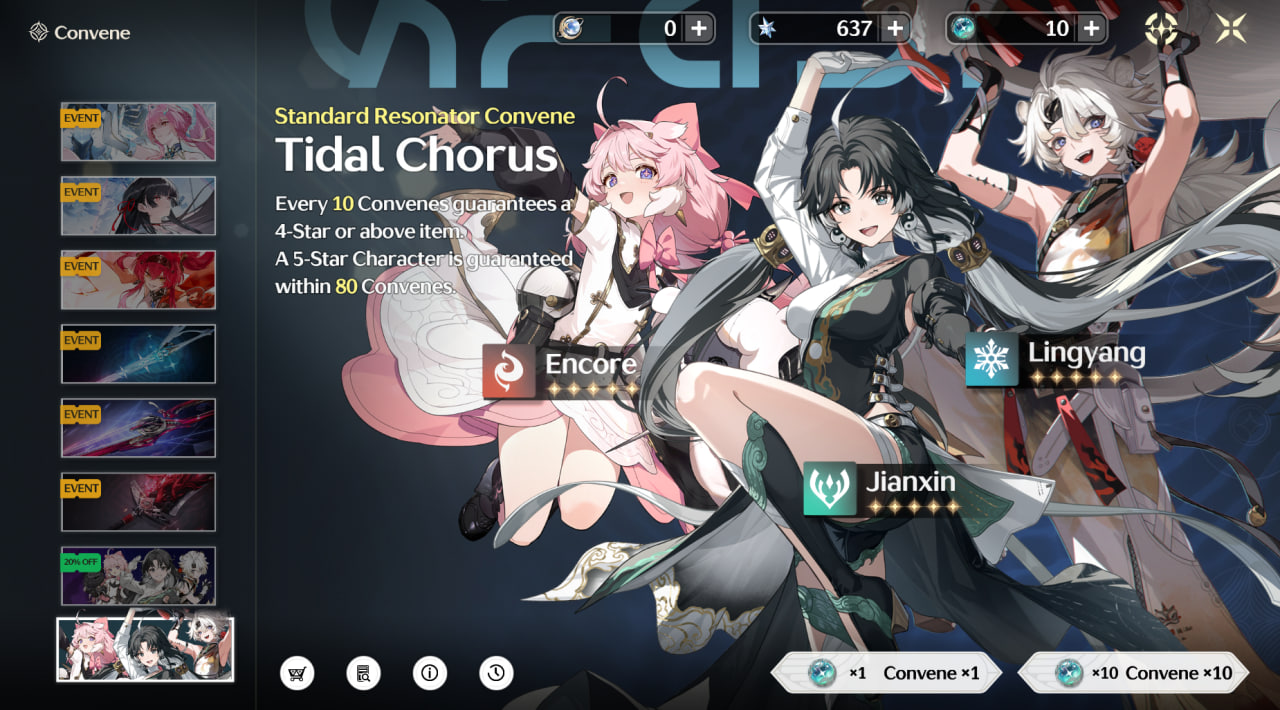Perform a single Convene ×1 pull

886,673
